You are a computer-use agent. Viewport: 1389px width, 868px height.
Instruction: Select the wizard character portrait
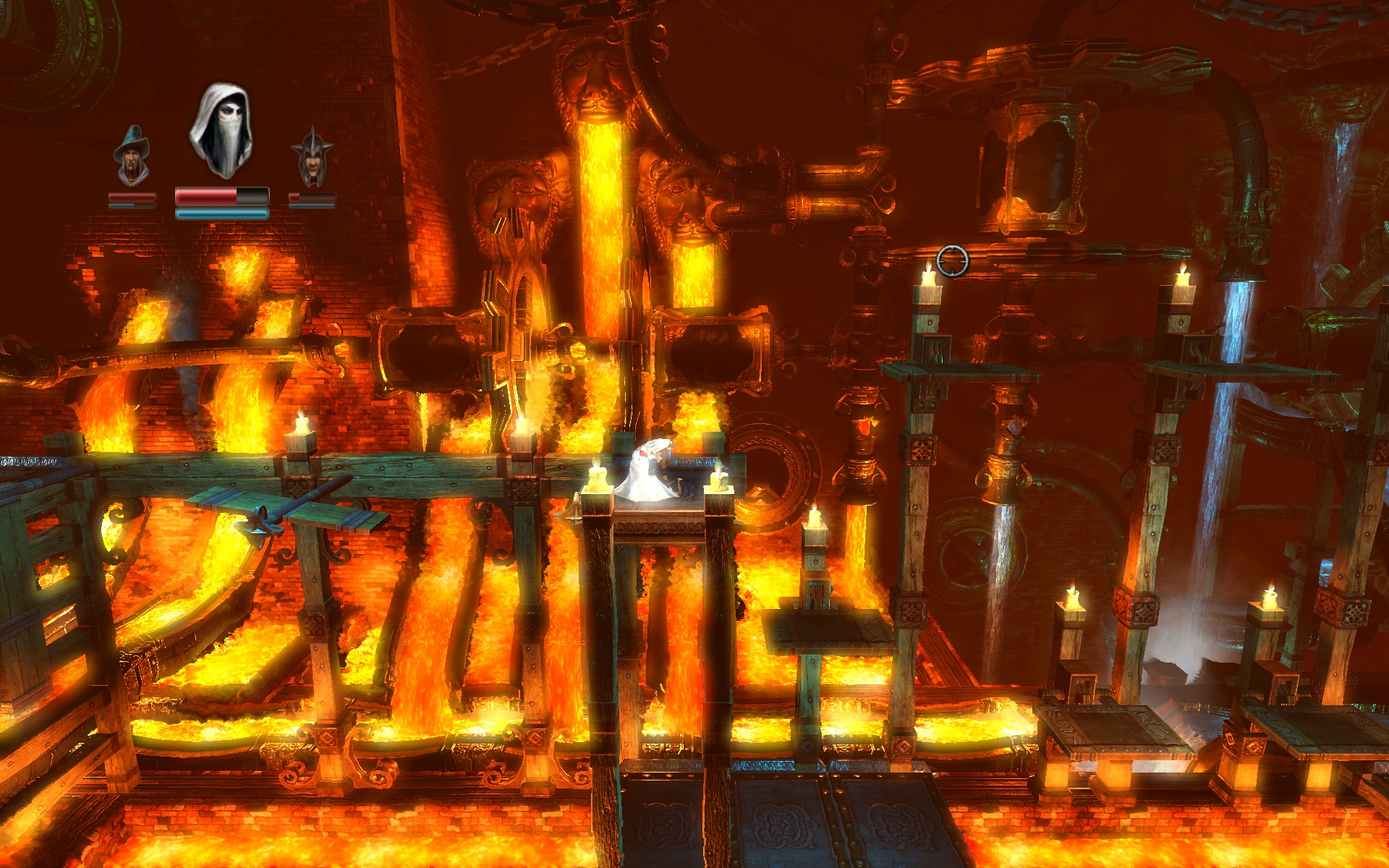131,156
